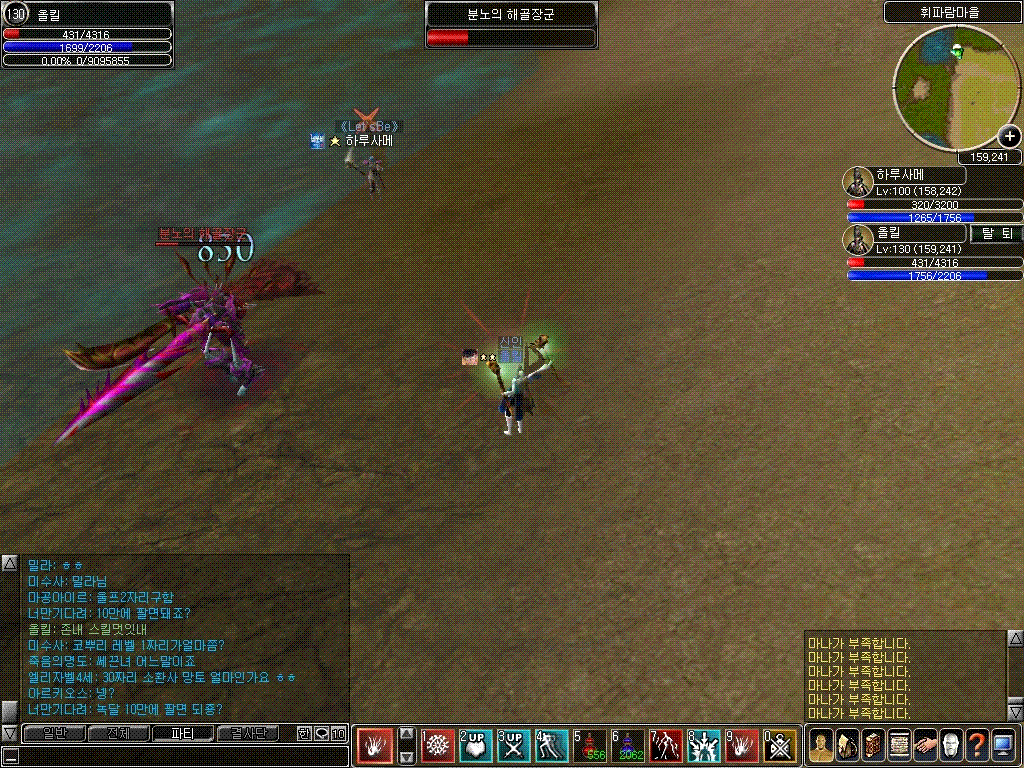Click the handshake trade icon
This screenshot has height=768, width=1024.
[x=925, y=746]
